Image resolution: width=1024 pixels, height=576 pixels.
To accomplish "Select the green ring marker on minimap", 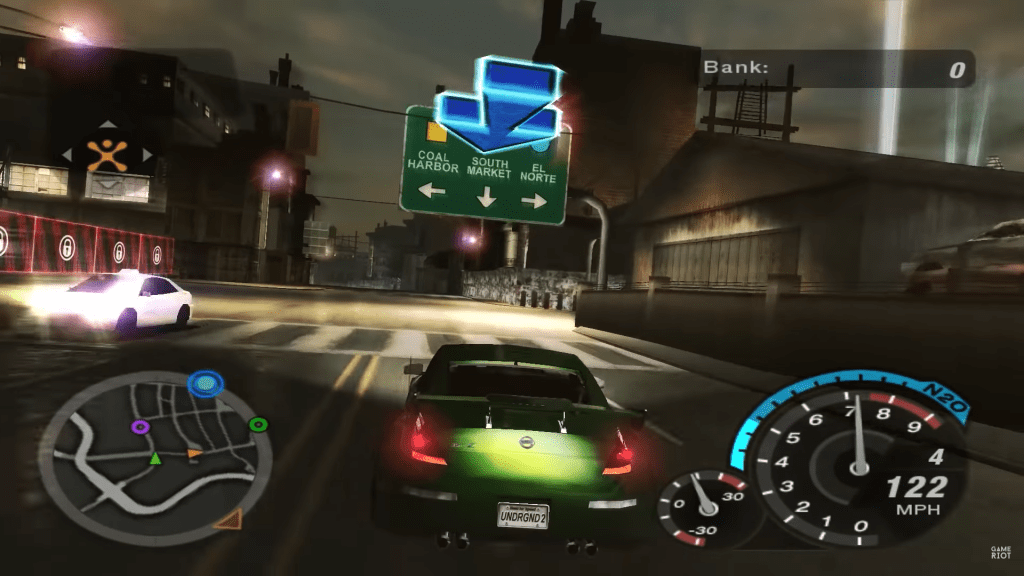I will pos(258,424).
